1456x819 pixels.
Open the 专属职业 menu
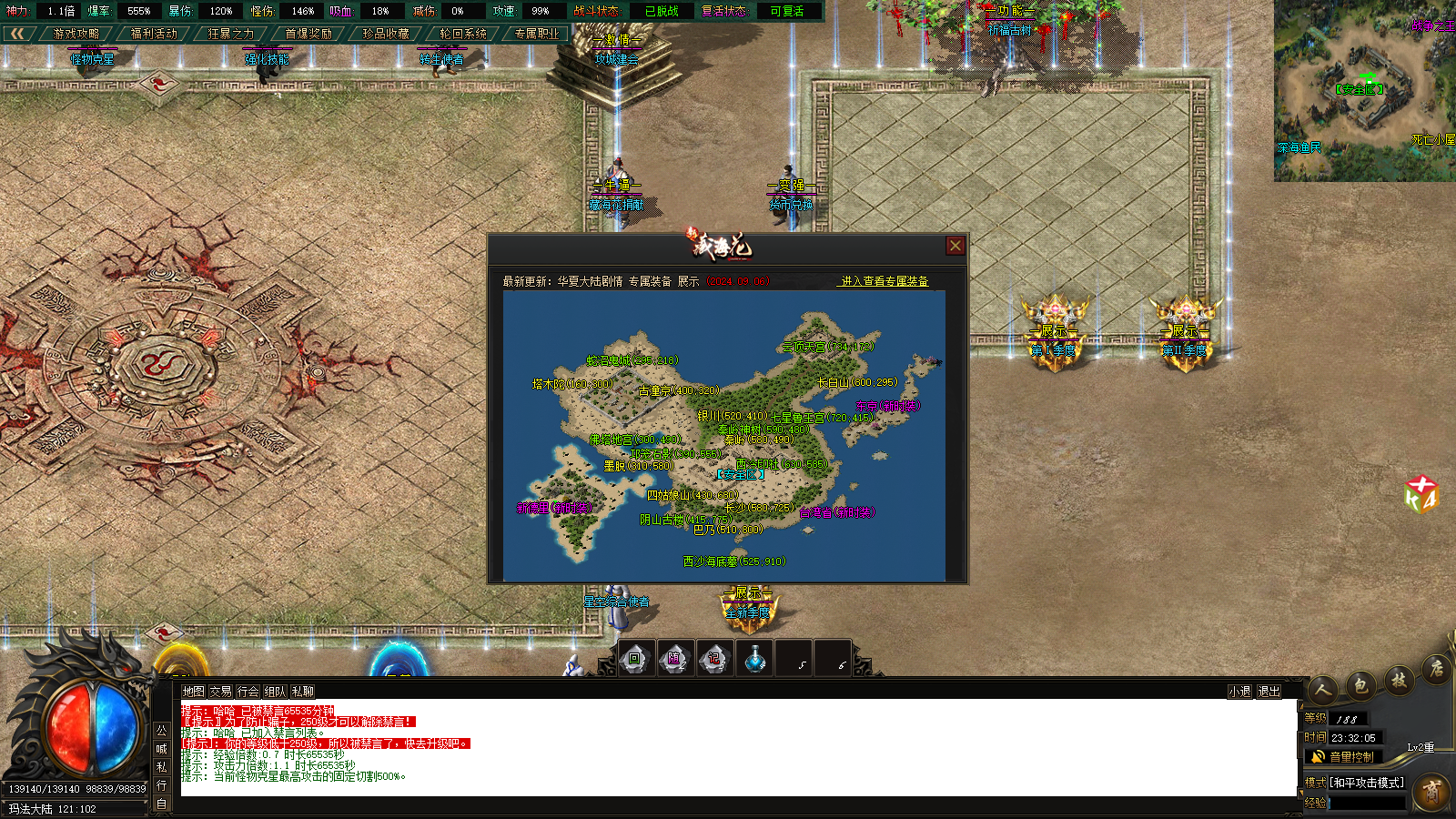[537, 34]
